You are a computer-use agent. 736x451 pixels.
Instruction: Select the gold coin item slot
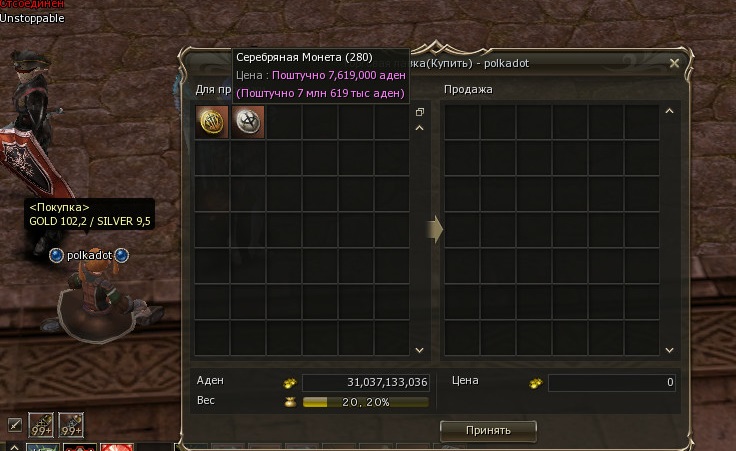coord(212,122)
